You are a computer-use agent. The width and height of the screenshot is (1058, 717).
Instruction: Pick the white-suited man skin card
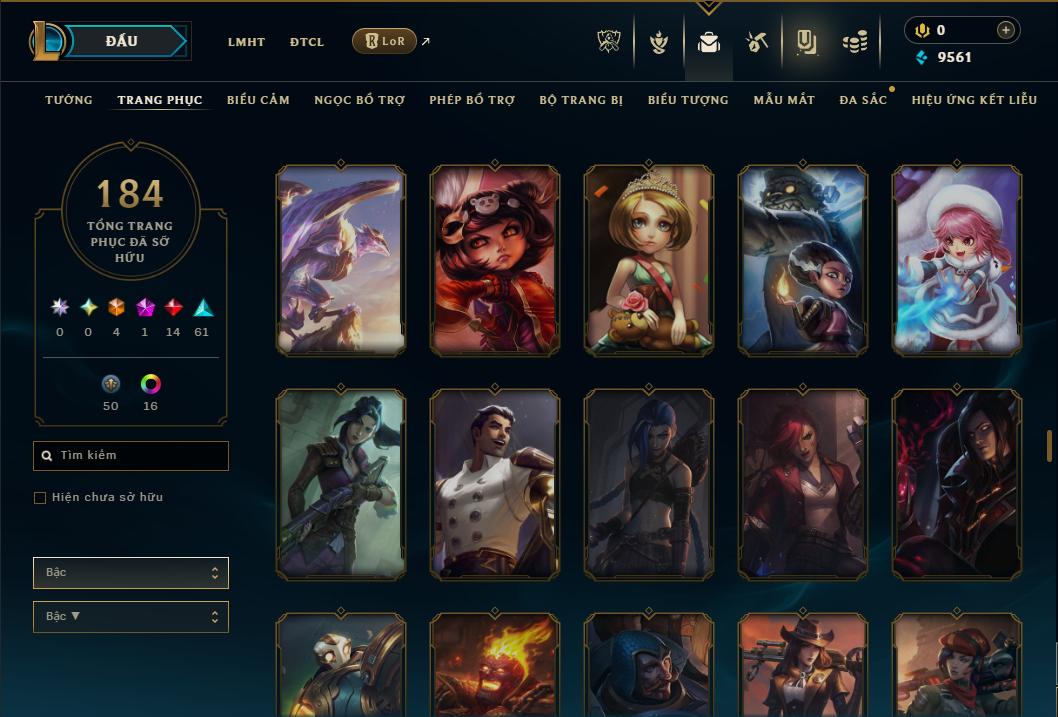(495, 484)
